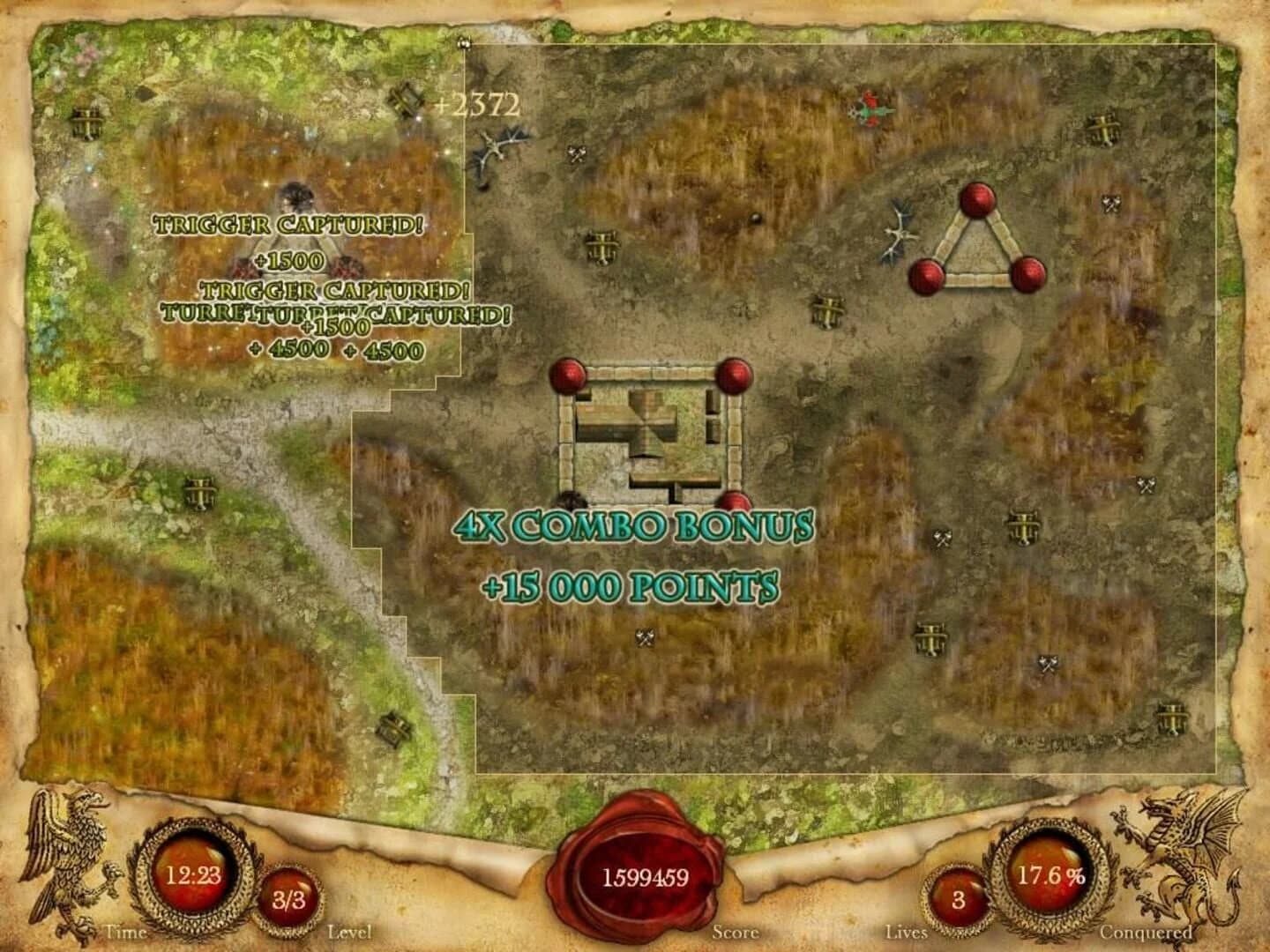Click the red orb on the castle's top-left corner
This screenshot has width=1270, height=952.
pyautogui.click(x=569, y=375)
